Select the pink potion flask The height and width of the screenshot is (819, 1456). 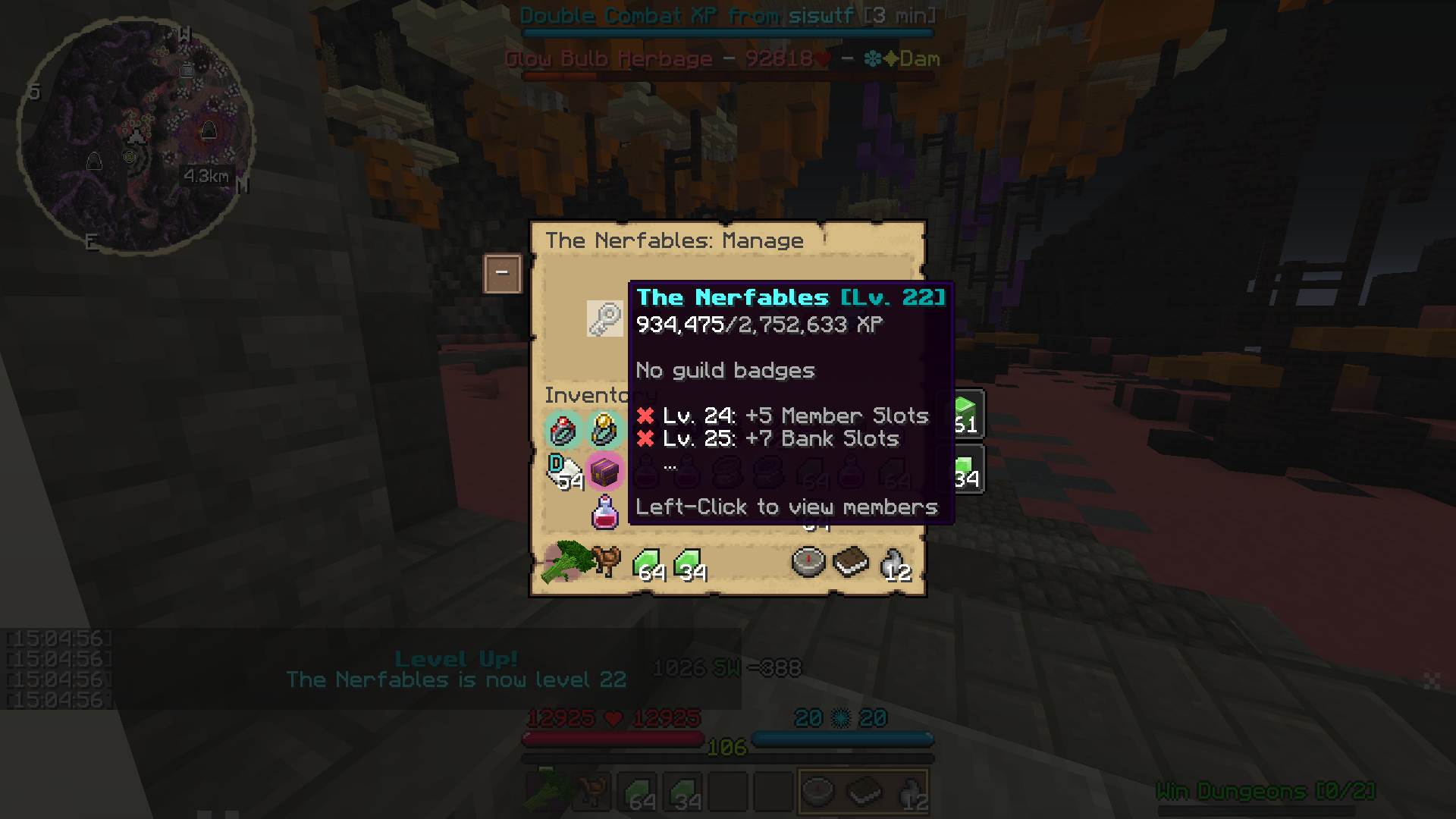[604, 513]
